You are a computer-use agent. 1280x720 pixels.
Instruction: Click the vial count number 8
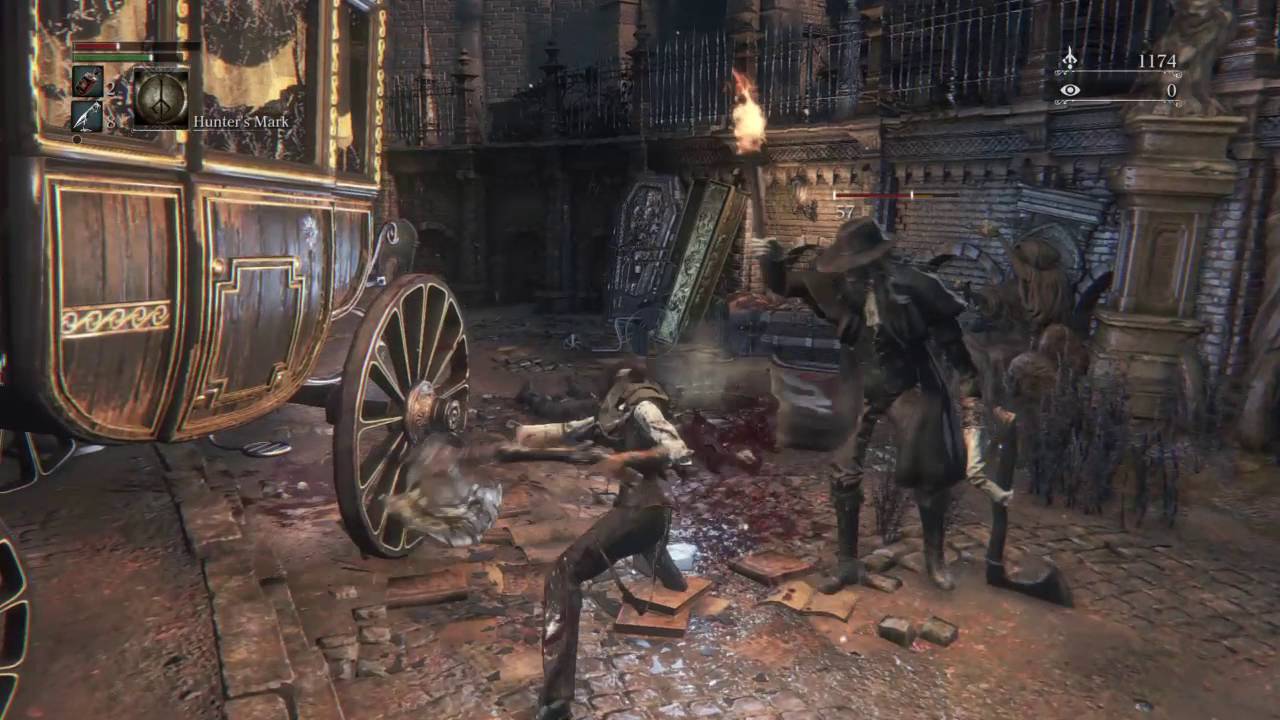[x=111, y=122]
